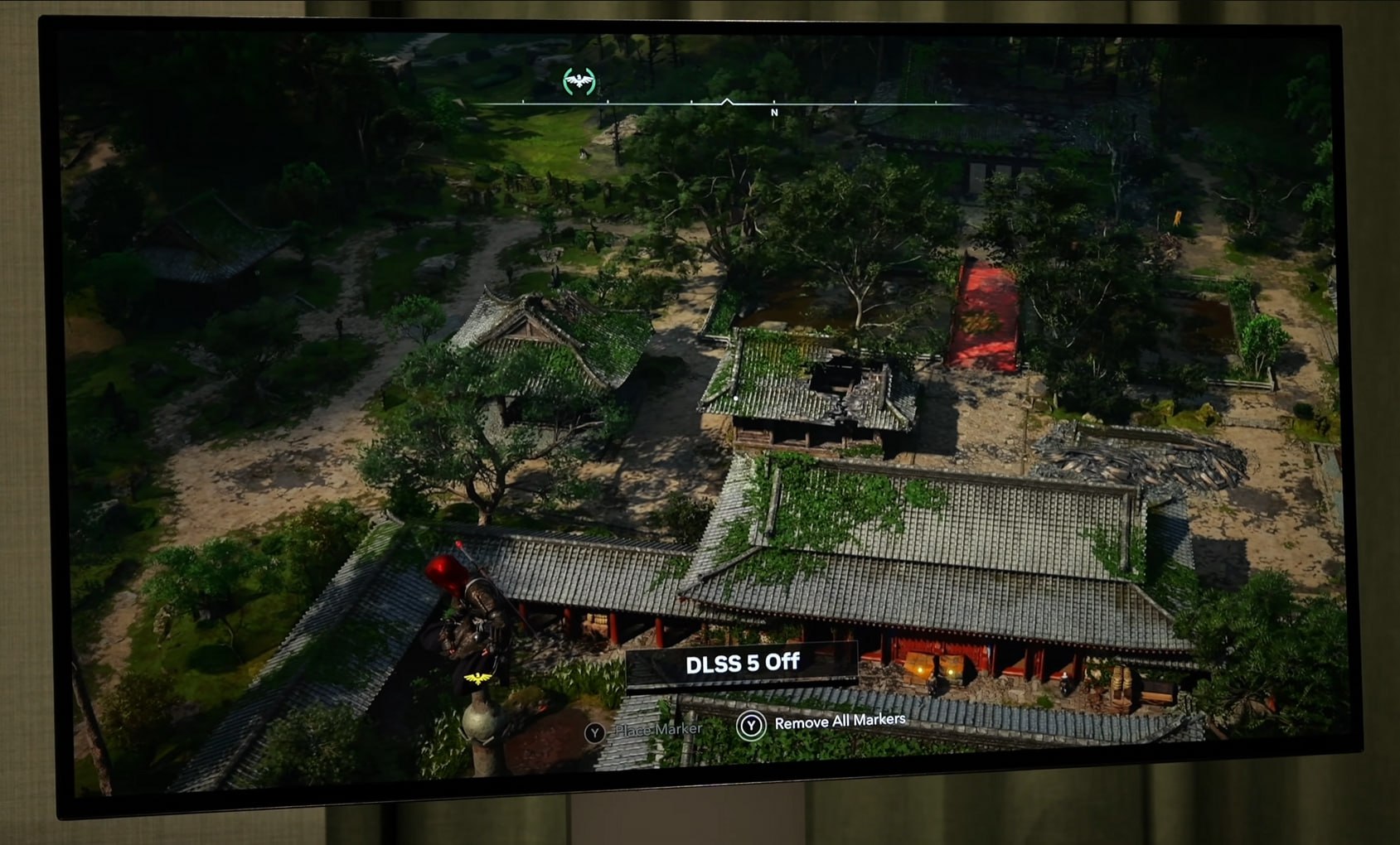Choose the Remove All Markers option
Viewport: 1400px width, 845px height.
(838, 722)
